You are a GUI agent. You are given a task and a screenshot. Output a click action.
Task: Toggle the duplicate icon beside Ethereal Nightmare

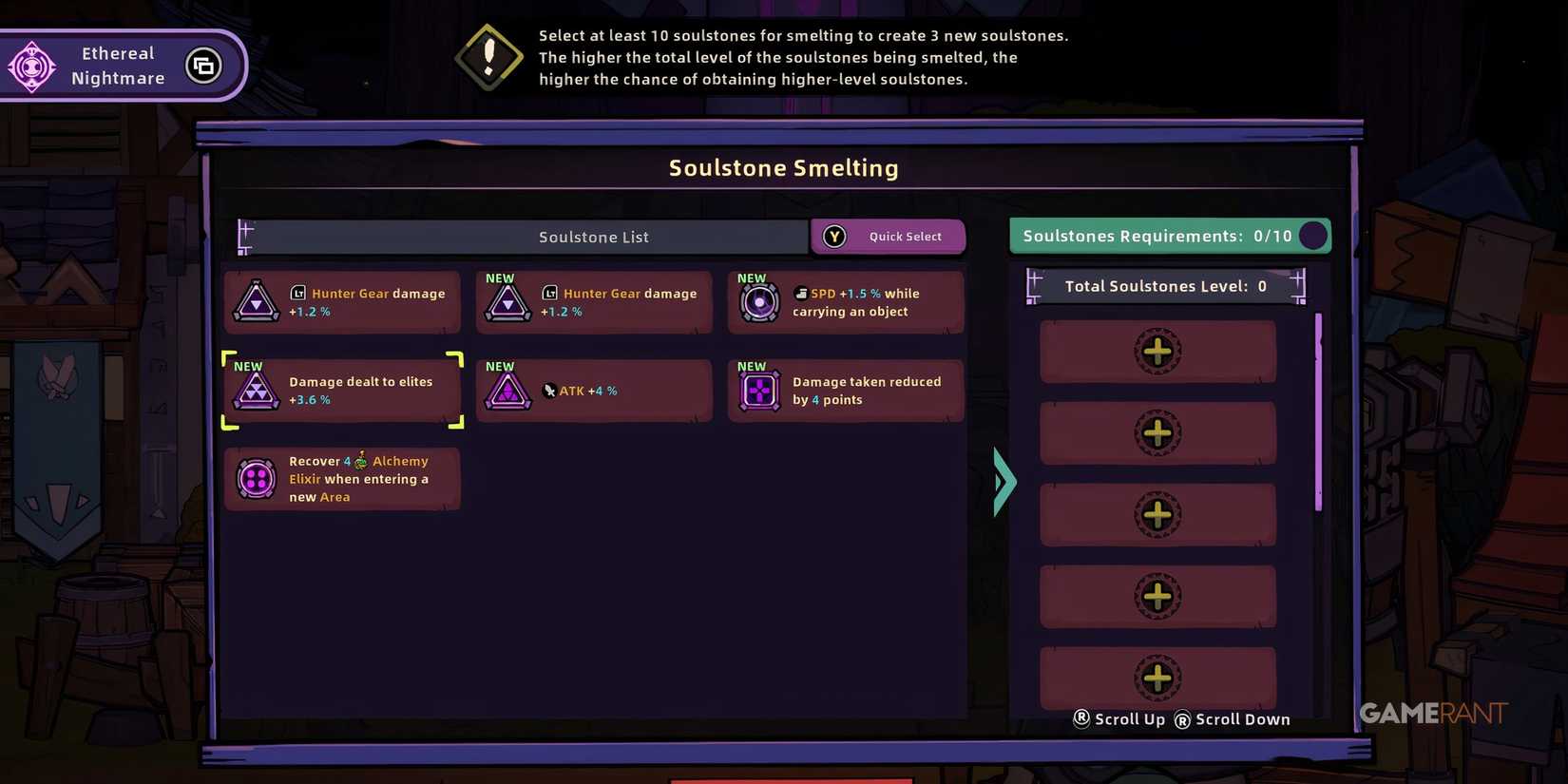coord(203,65)
